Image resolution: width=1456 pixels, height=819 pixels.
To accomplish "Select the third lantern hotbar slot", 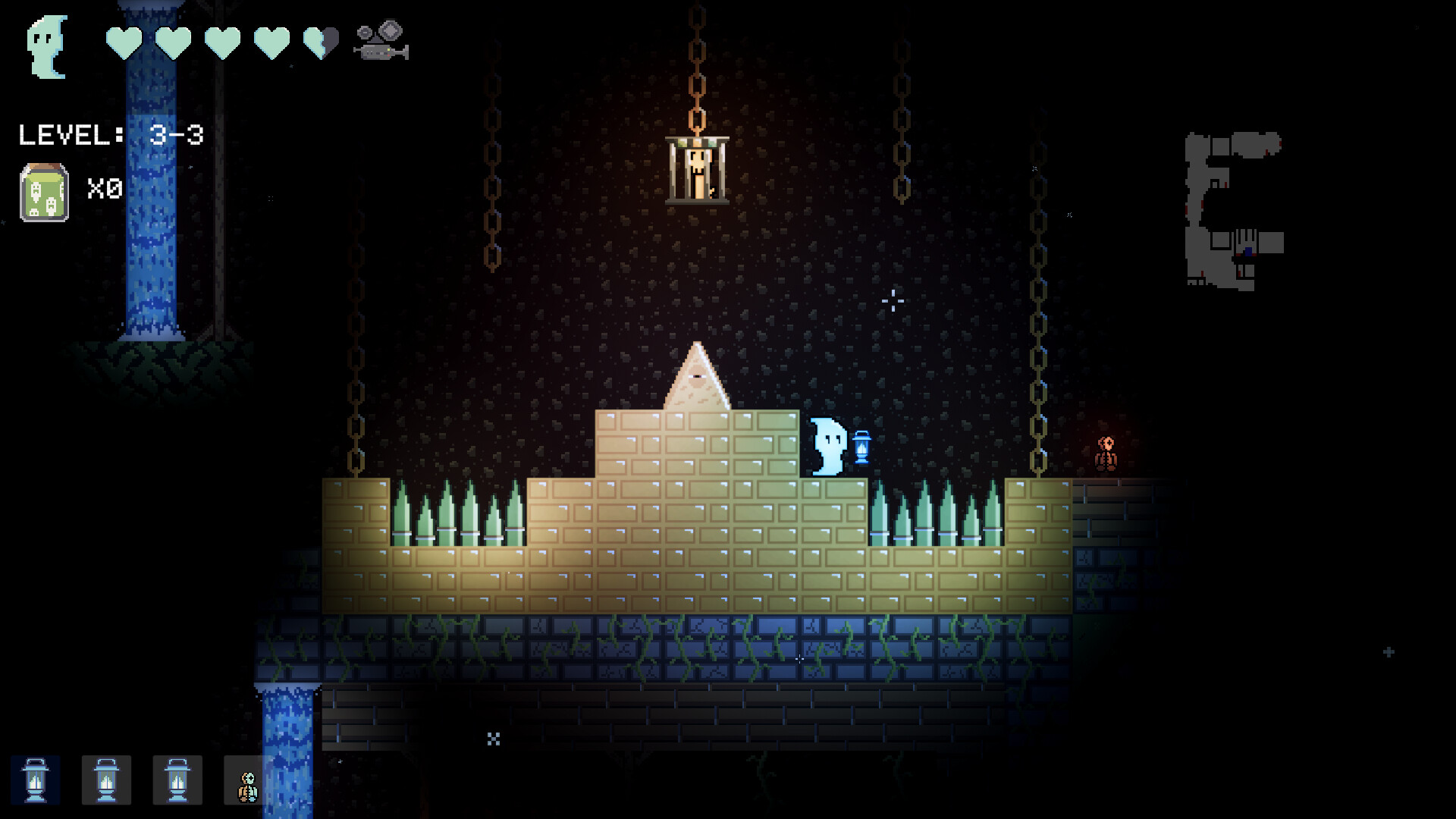I will click(x=177, y=780).
